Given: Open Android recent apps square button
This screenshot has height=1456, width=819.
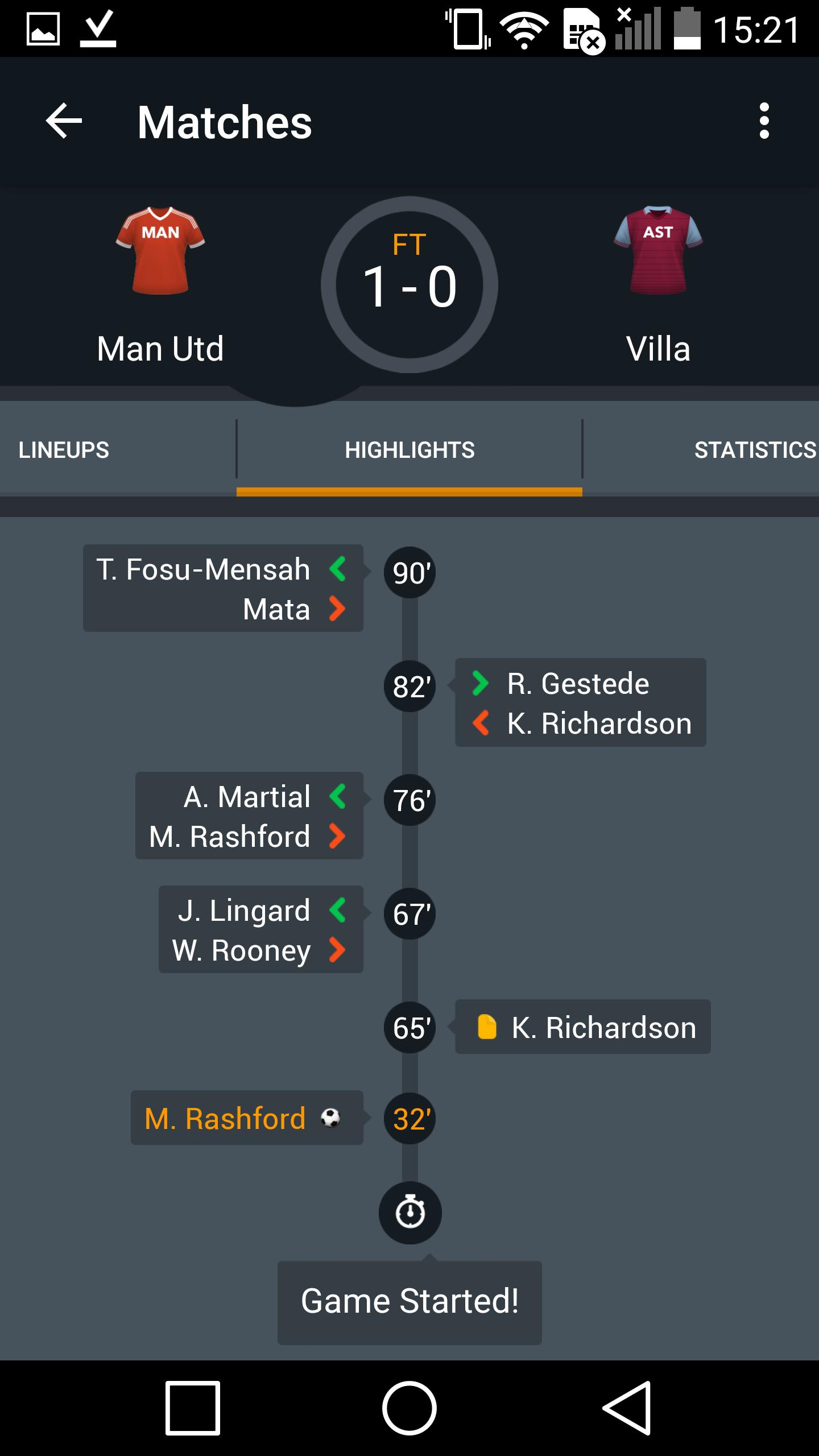Looking at the screenshot, I should click(x=193, y=1408).
